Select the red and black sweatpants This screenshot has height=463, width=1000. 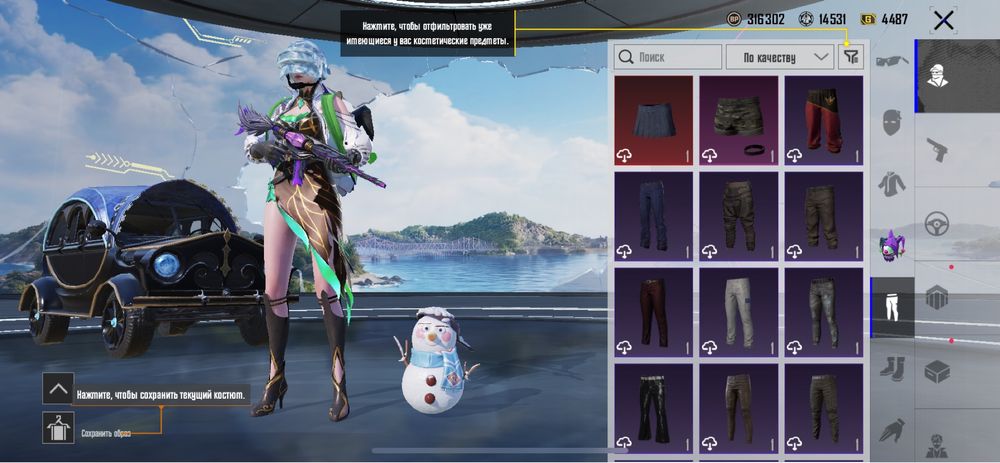point(823,120)
